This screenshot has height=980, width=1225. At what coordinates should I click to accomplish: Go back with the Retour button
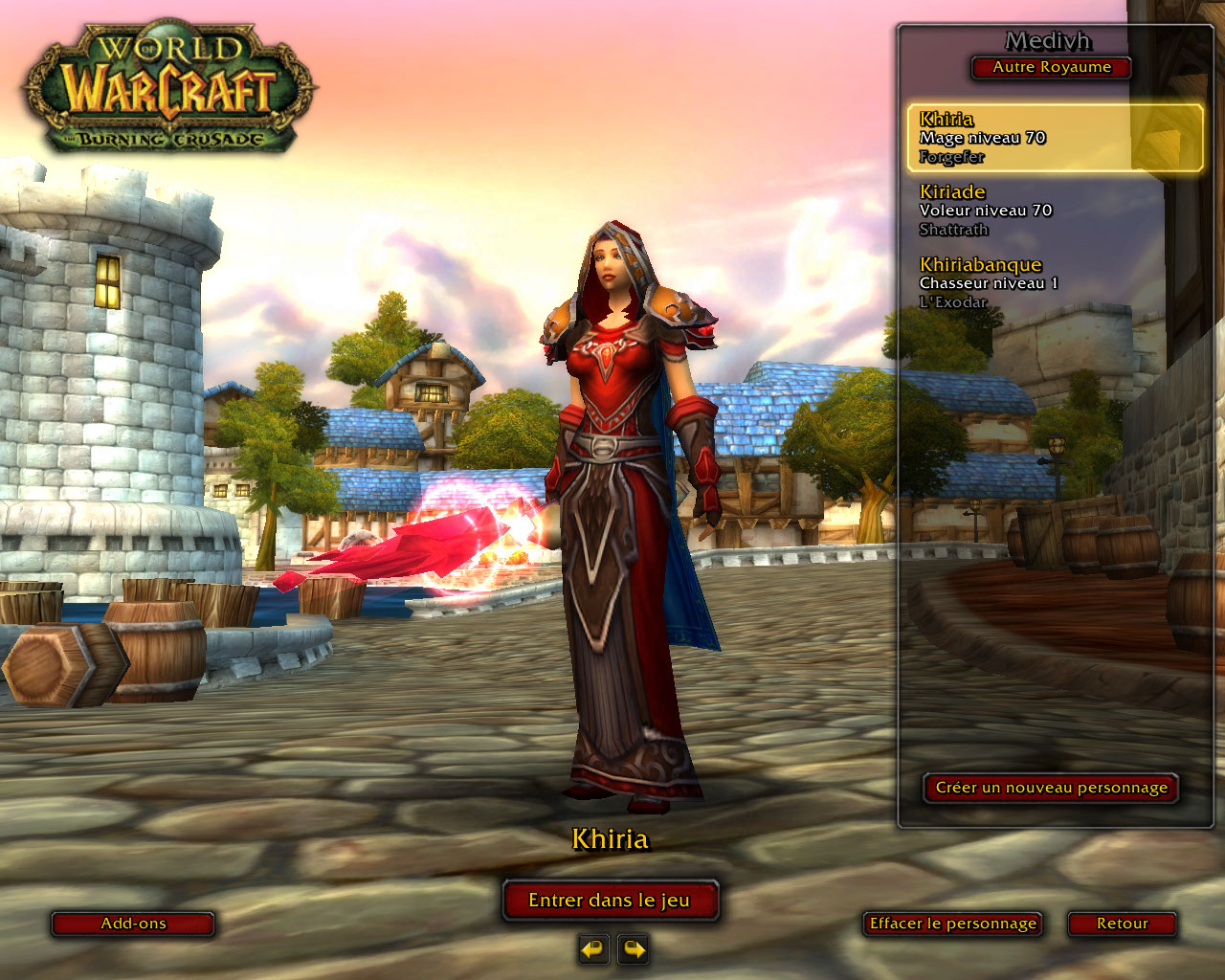pyautogui.click(x=1122, y=924)
